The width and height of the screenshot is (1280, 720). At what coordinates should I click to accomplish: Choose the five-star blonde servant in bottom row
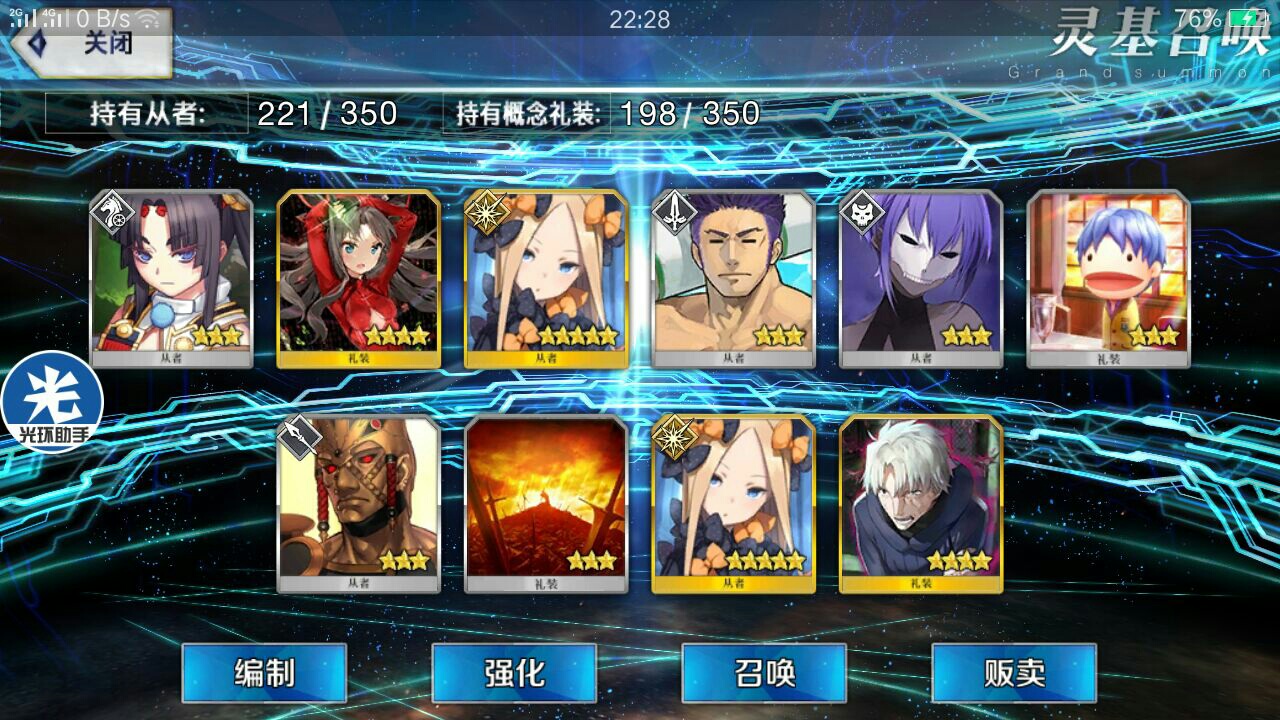(x=734, y=503)
